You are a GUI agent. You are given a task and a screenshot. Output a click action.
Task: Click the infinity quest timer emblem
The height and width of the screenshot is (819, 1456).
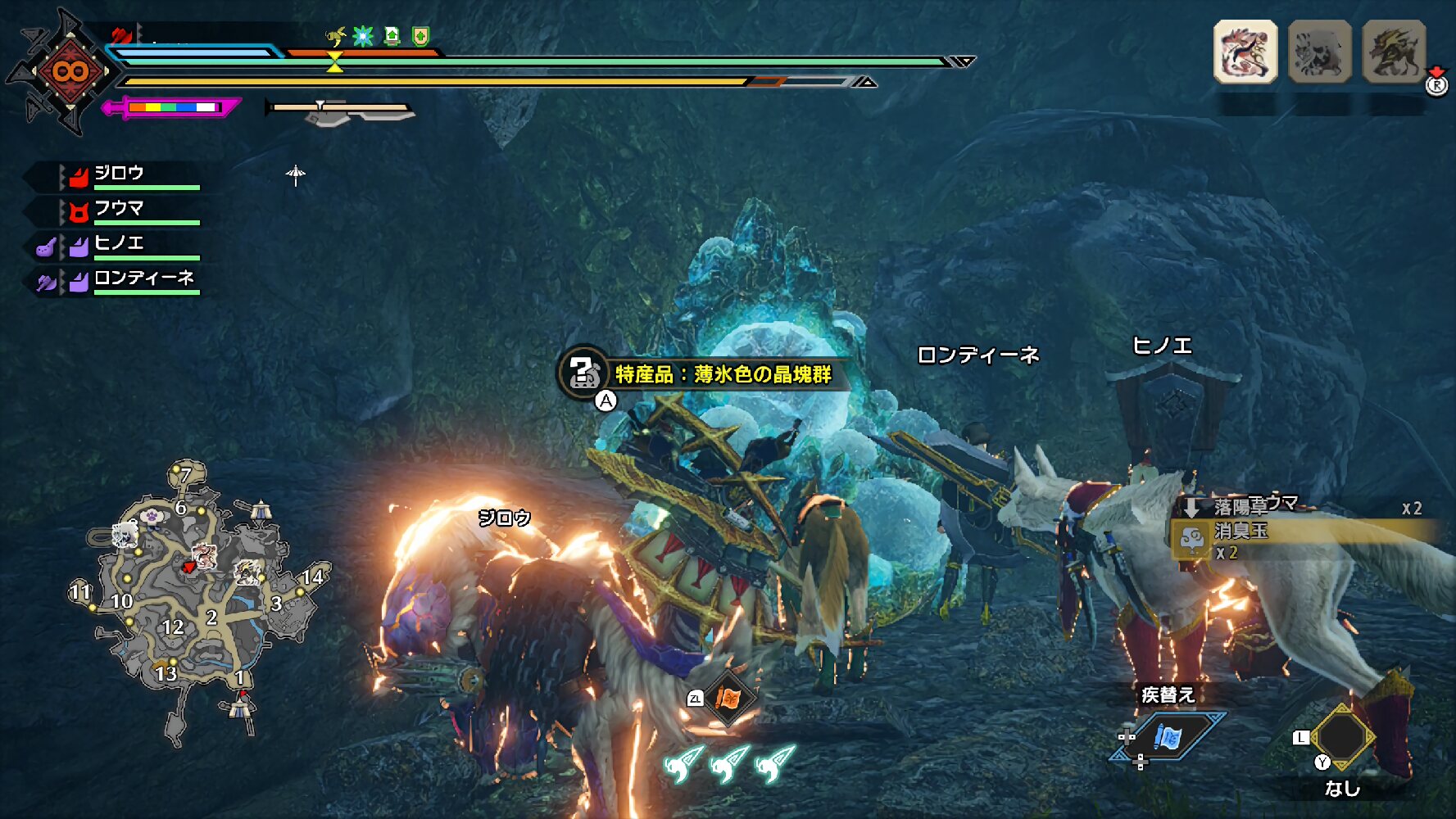point(70,71)
